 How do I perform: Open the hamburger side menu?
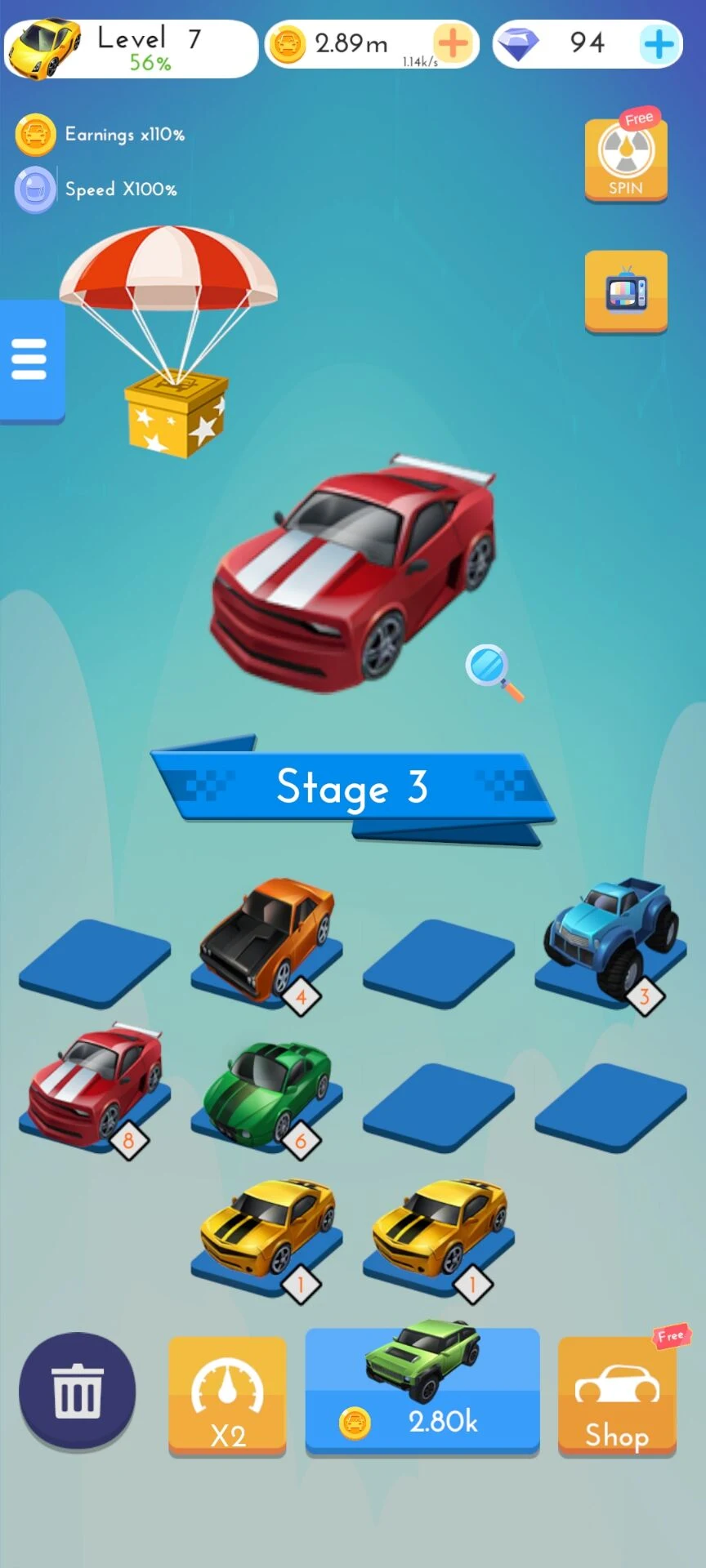(30, 360)
